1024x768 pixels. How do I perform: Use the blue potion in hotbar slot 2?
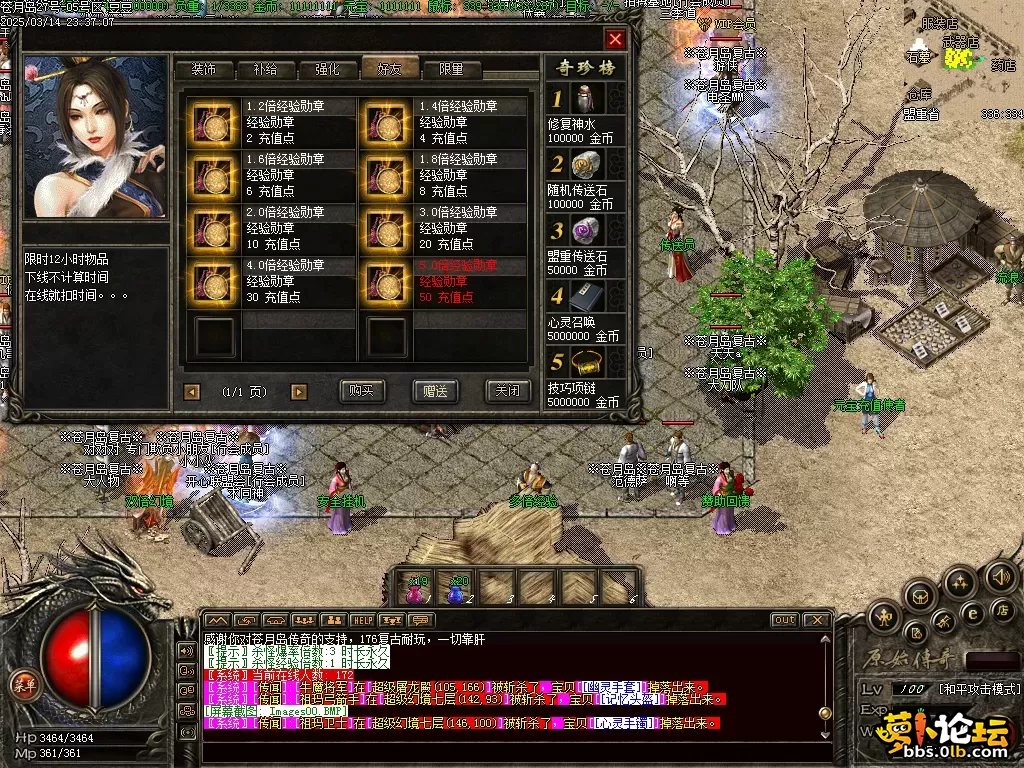(457, 589)
